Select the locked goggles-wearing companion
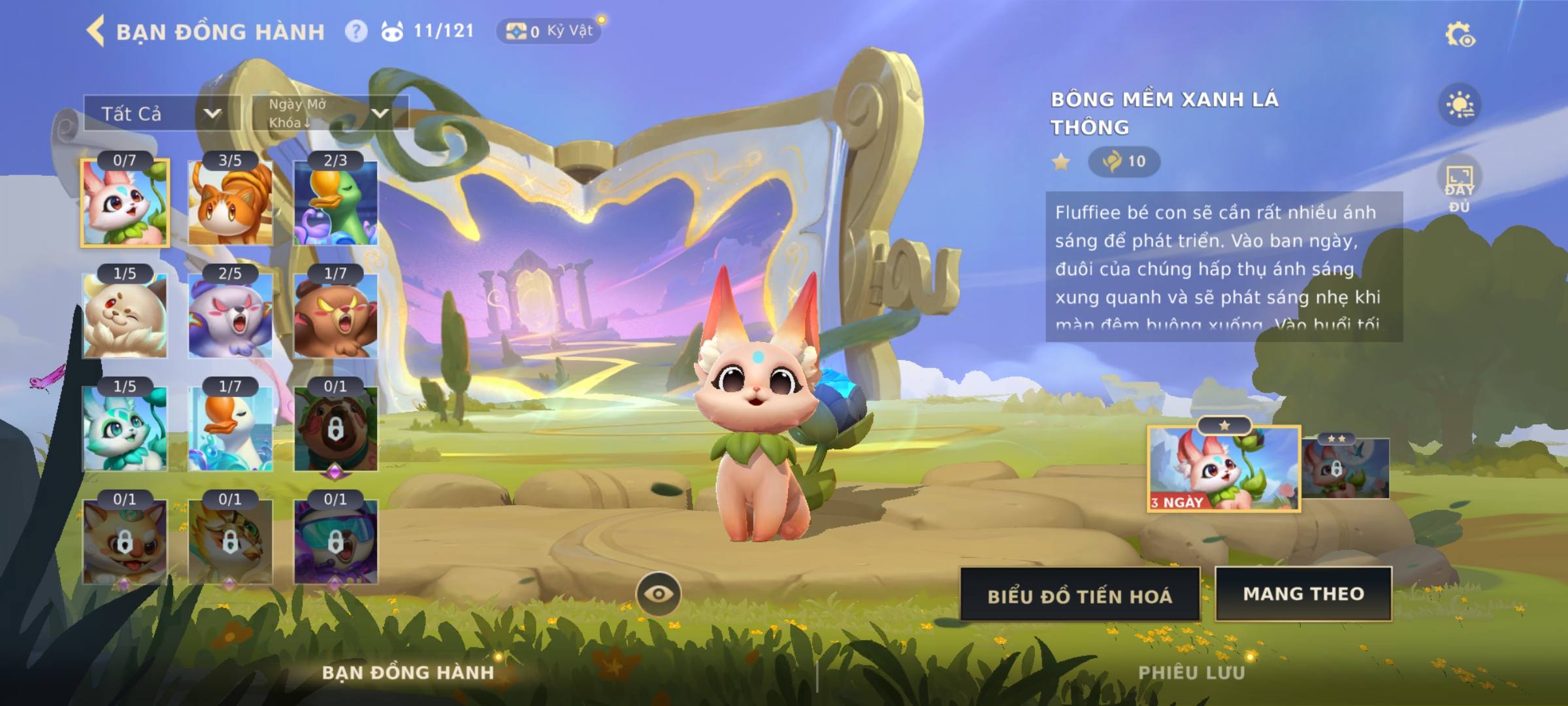 pos(335,542)
